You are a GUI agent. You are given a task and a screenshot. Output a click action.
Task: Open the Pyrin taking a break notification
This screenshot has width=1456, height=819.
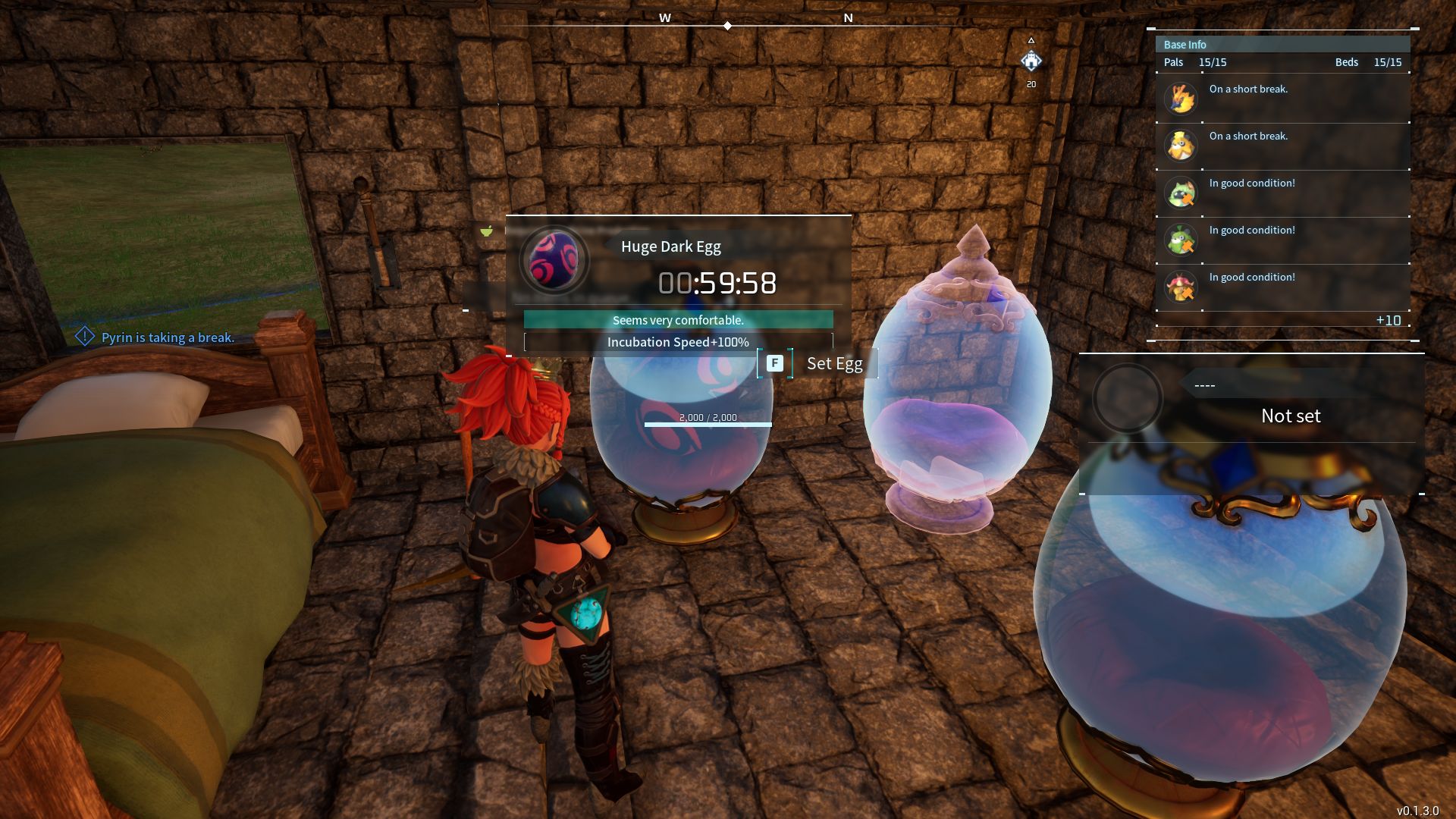pos(167,337)
